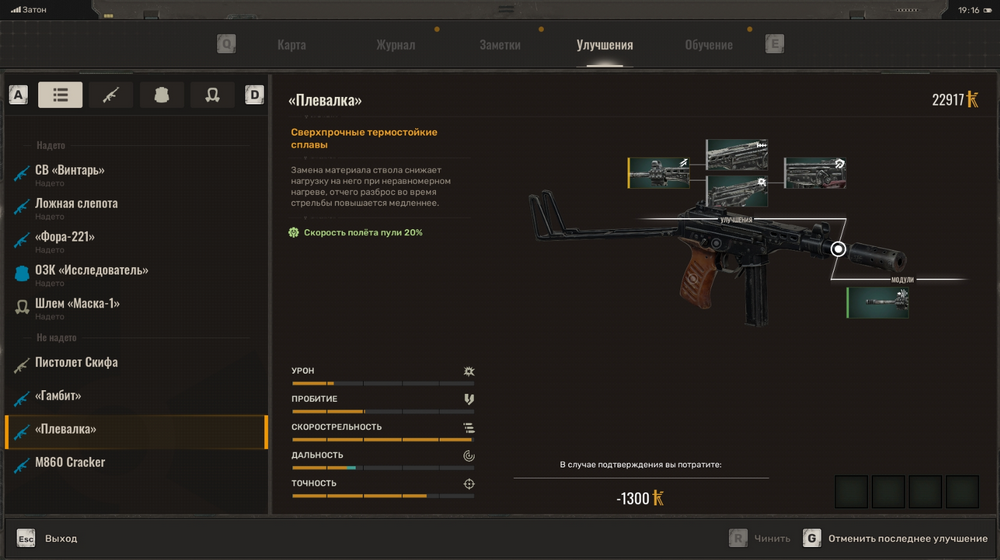
Task: Select M860 Cracker shotgun entry
Action: pos(70,462)
